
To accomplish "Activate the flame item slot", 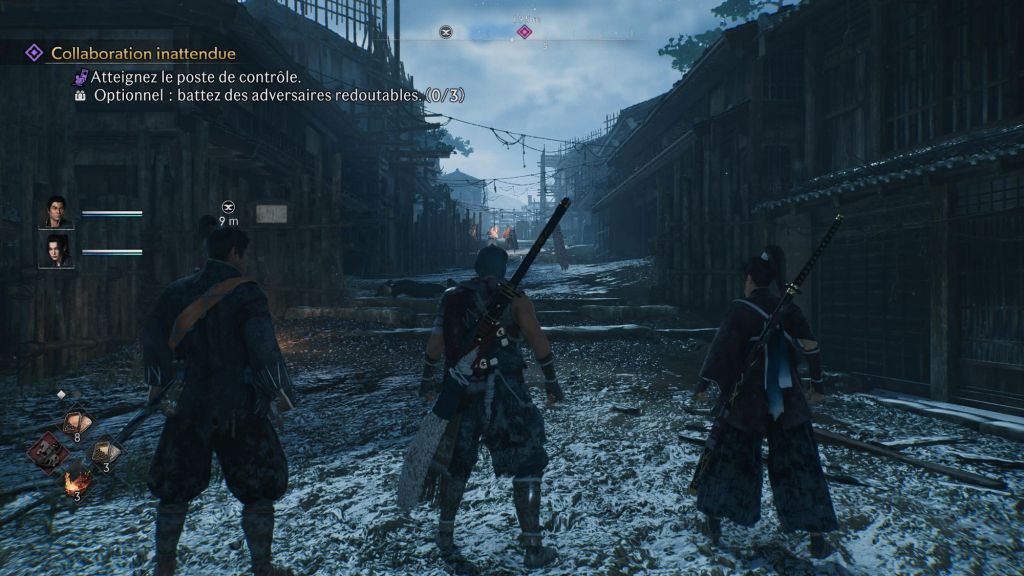I will tap(74, 483).
